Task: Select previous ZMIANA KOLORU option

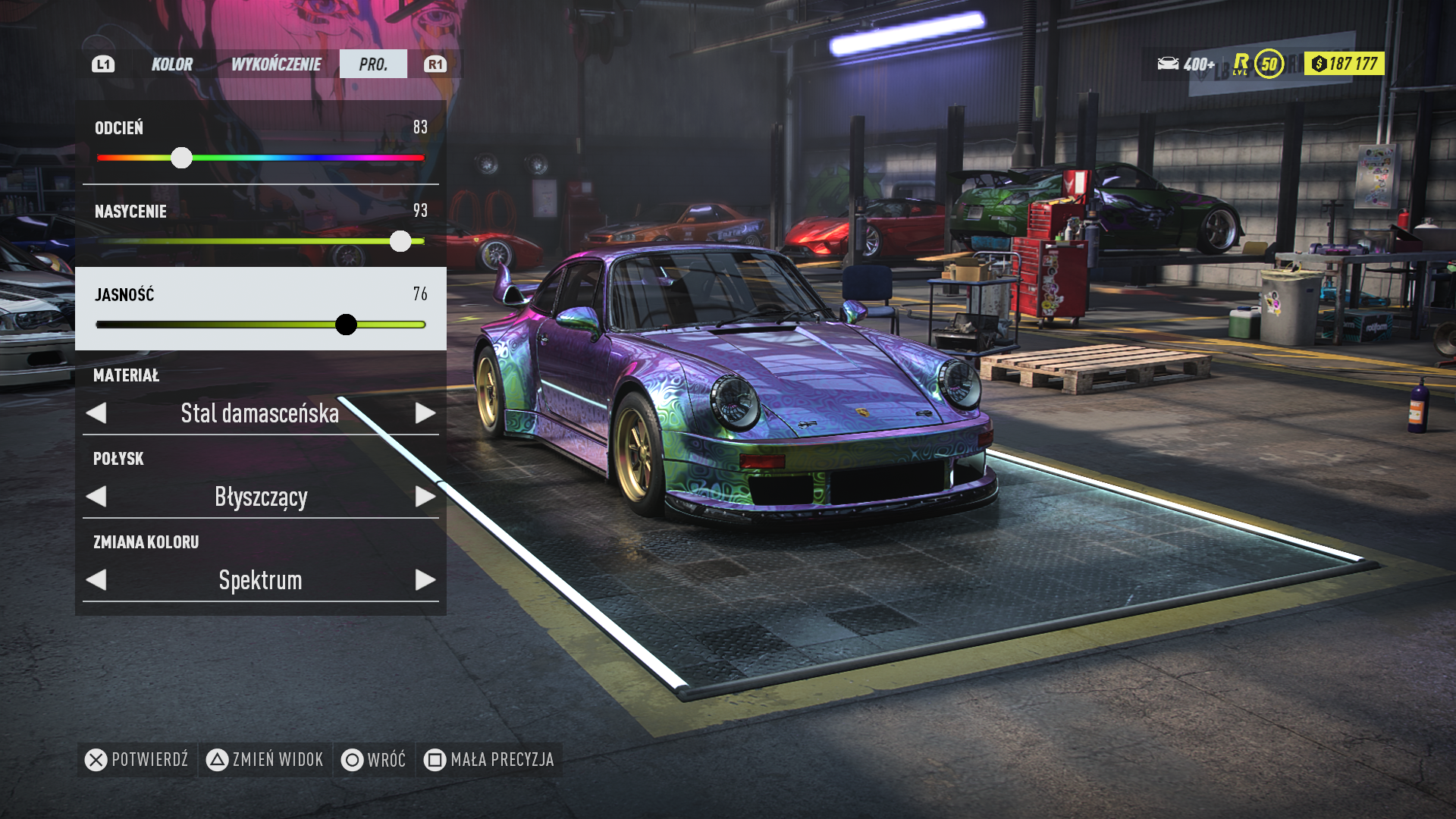Action: [96, 580]
